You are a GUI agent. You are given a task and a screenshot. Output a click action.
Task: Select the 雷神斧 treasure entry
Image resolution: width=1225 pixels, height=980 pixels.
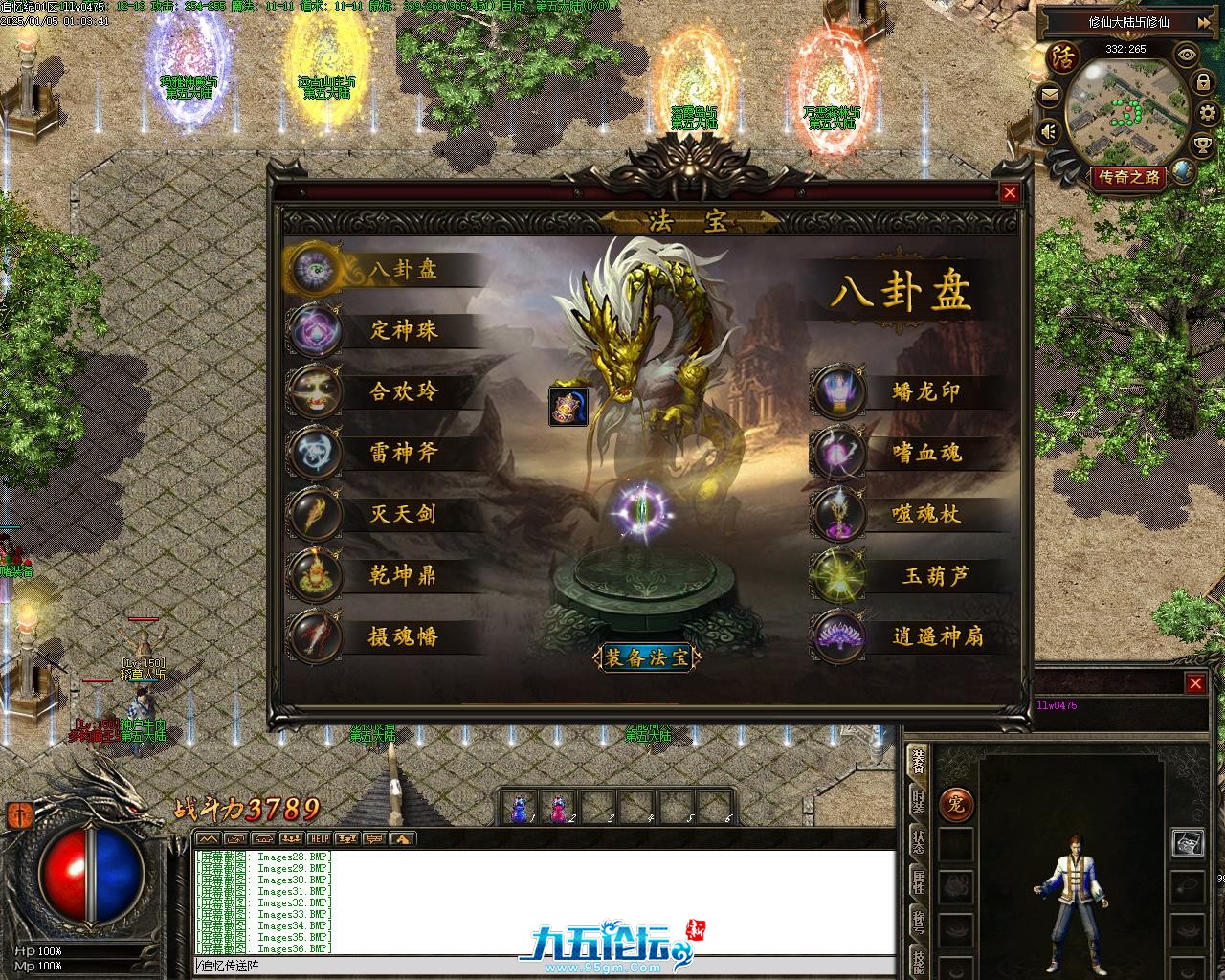tap(402, 453)
